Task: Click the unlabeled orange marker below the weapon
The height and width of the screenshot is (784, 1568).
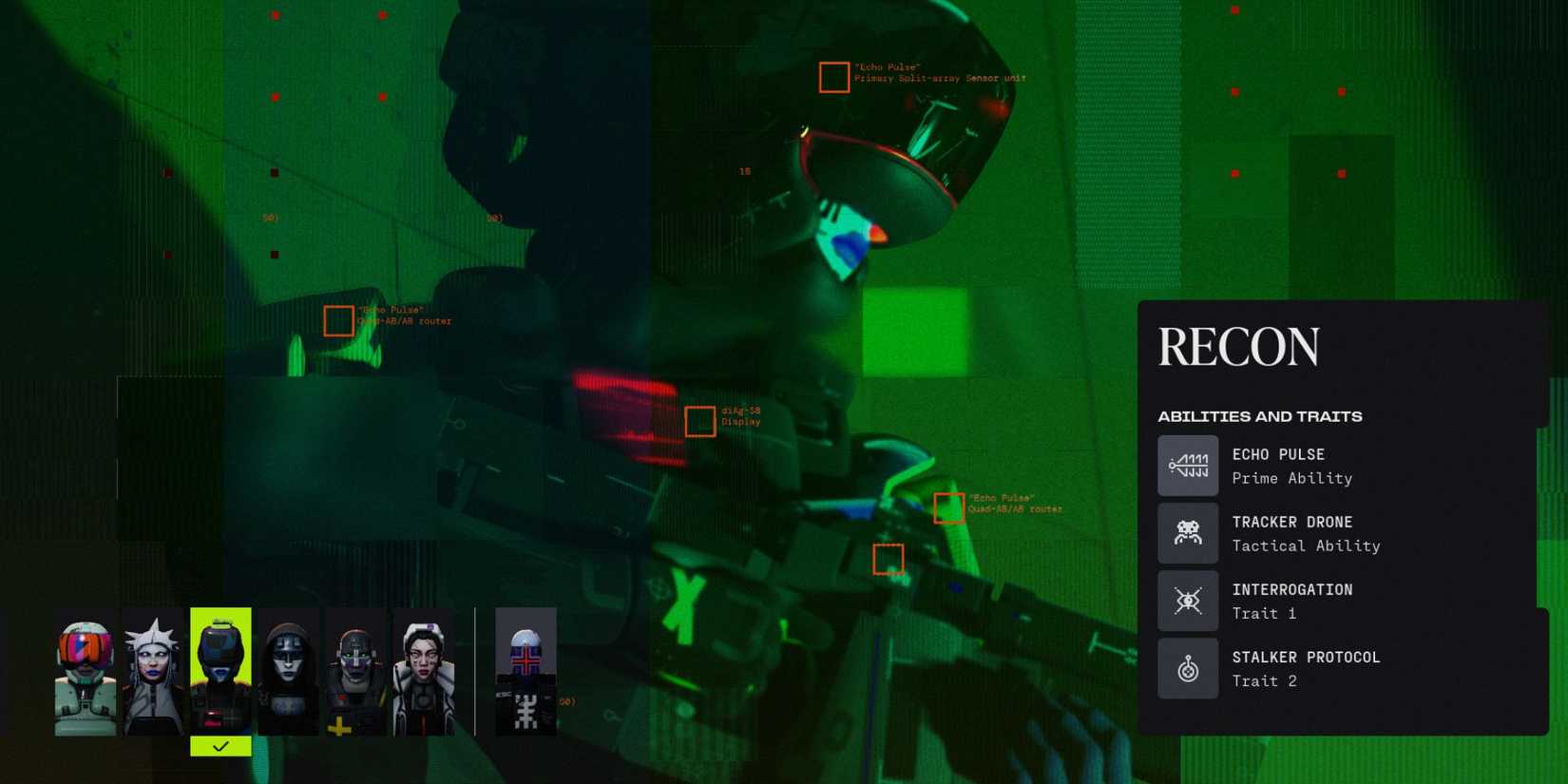Action: click(x=888, y=560)
